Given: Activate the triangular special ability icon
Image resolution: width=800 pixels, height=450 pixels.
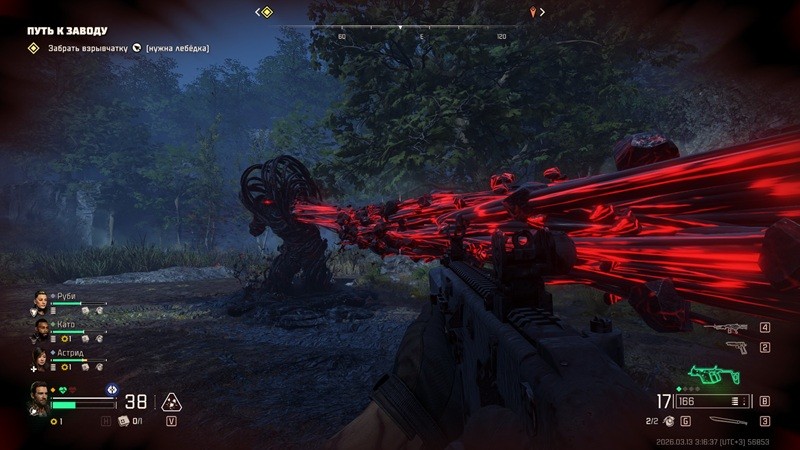Looking at the screenshot, I should (170, 402).
